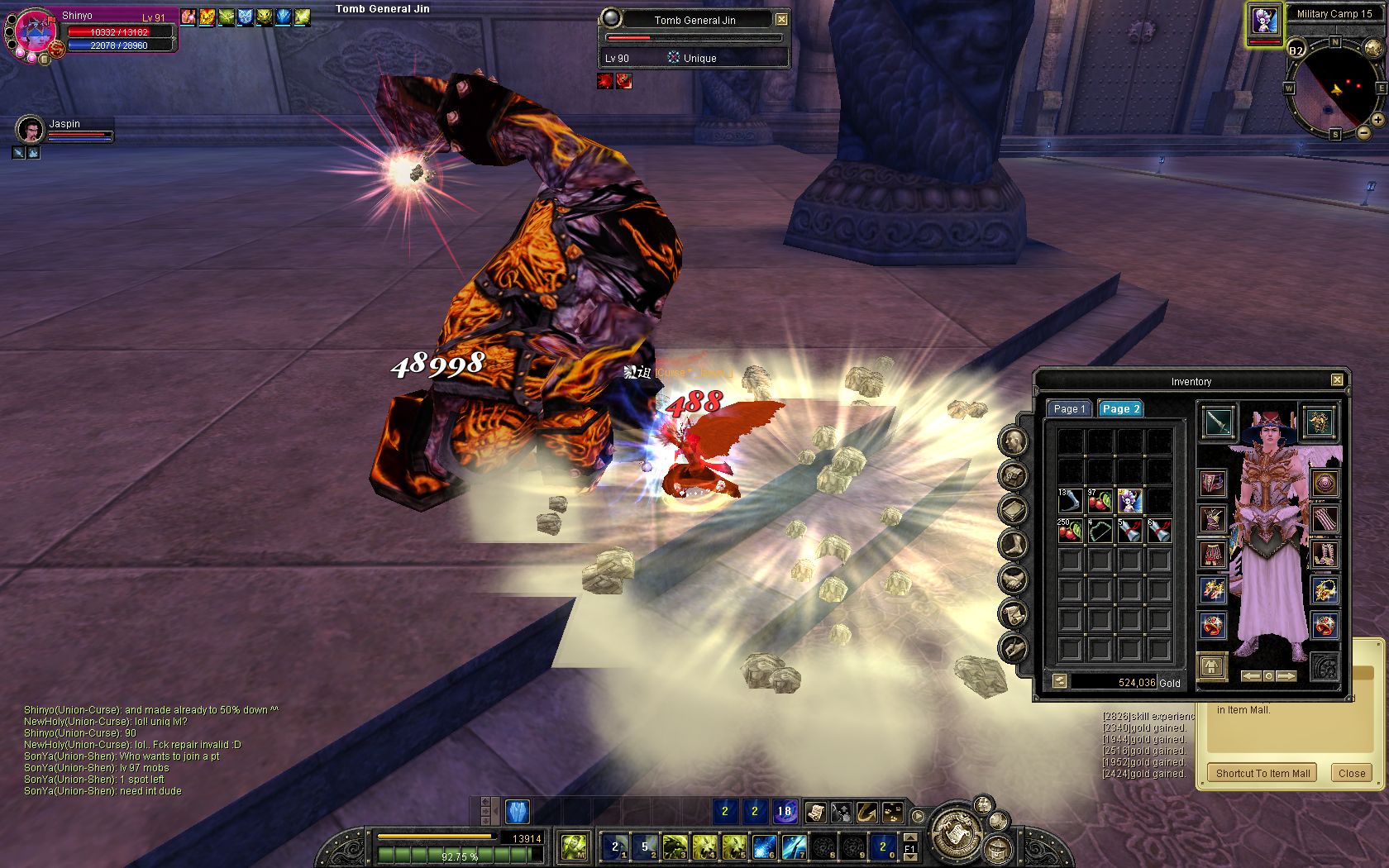The image size is (1389, 868).
Task: Close the Item Mall notice popup
Action: [x=1351, y=773]
